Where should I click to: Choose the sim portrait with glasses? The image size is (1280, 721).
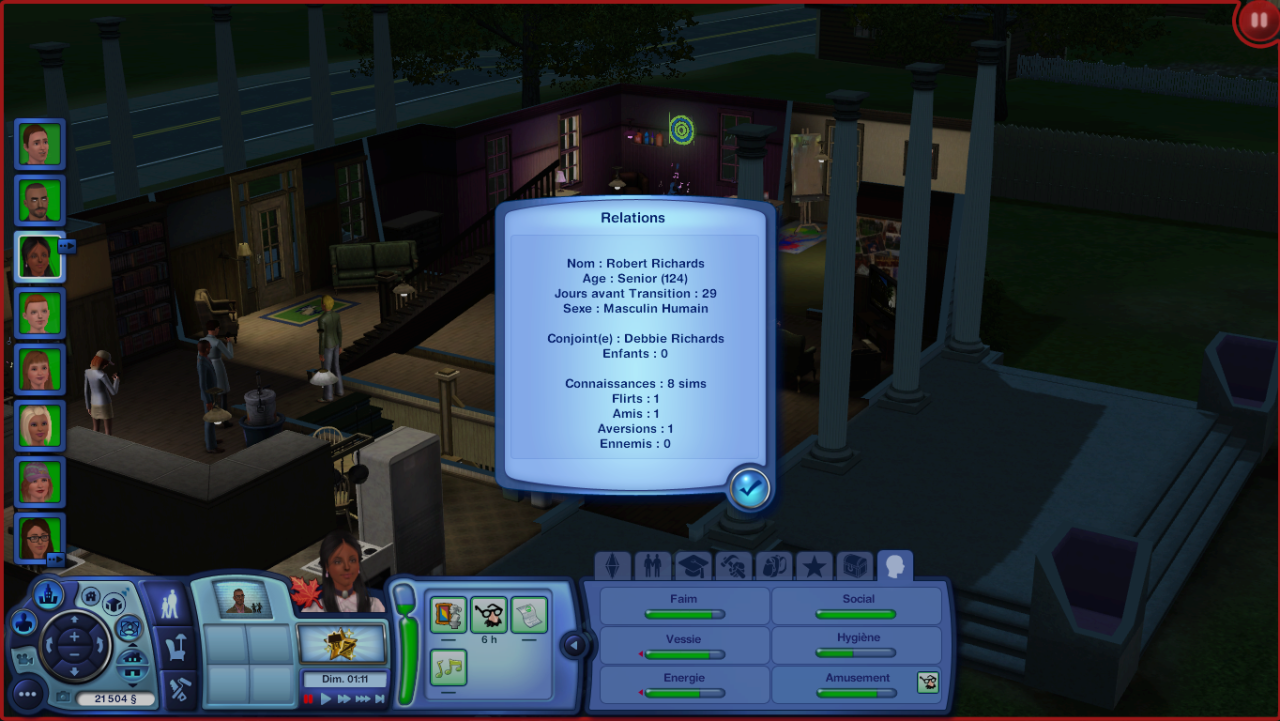[40, 538]
